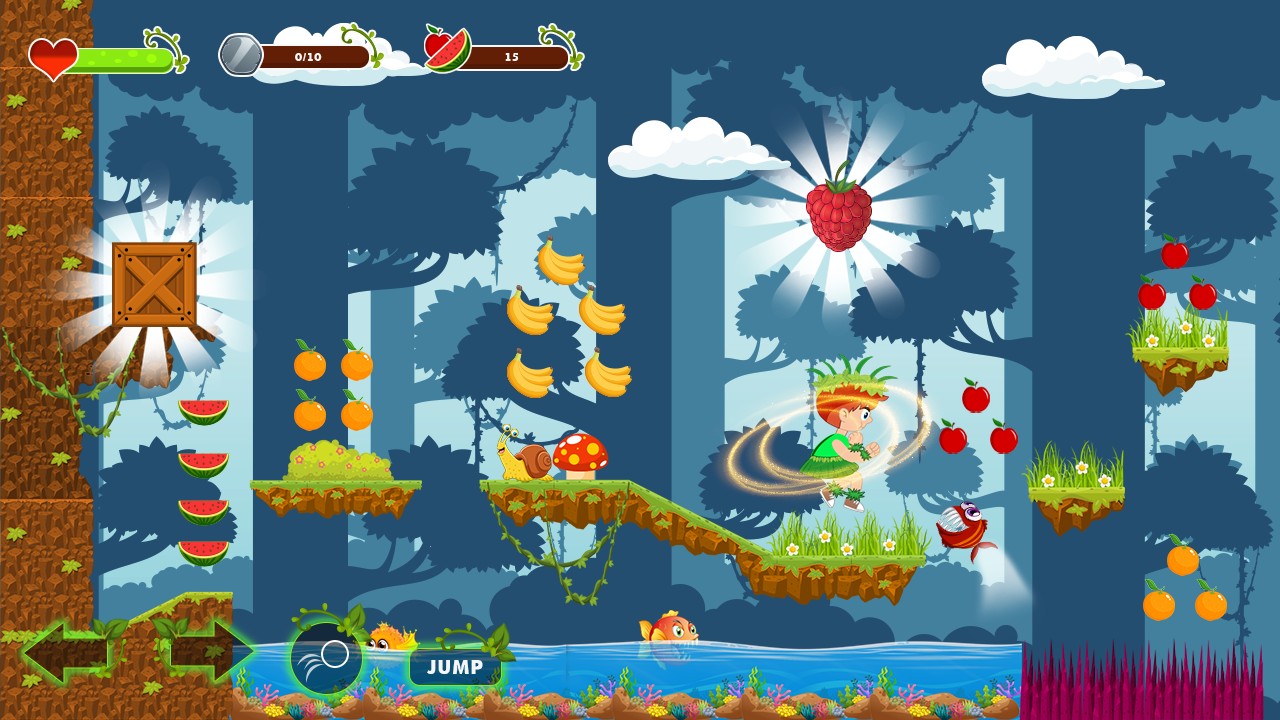Tap the left arrow movement button
This screenshot has width=1280, height=720.
pyautogui.click(x=68, y=652)
